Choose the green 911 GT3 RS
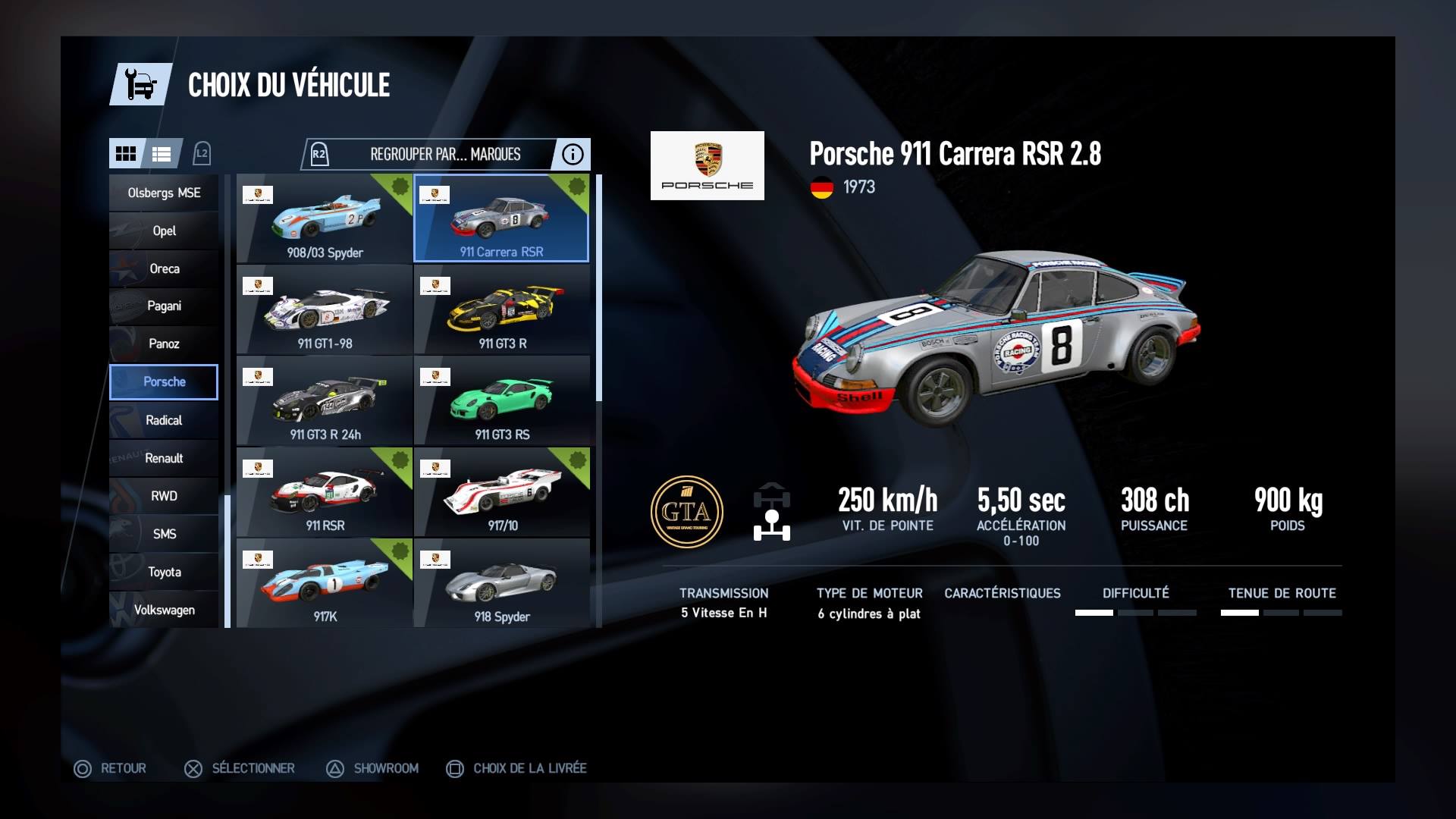Image resolution: width=1456 pixels, height=819 pixels. point(502,400)
